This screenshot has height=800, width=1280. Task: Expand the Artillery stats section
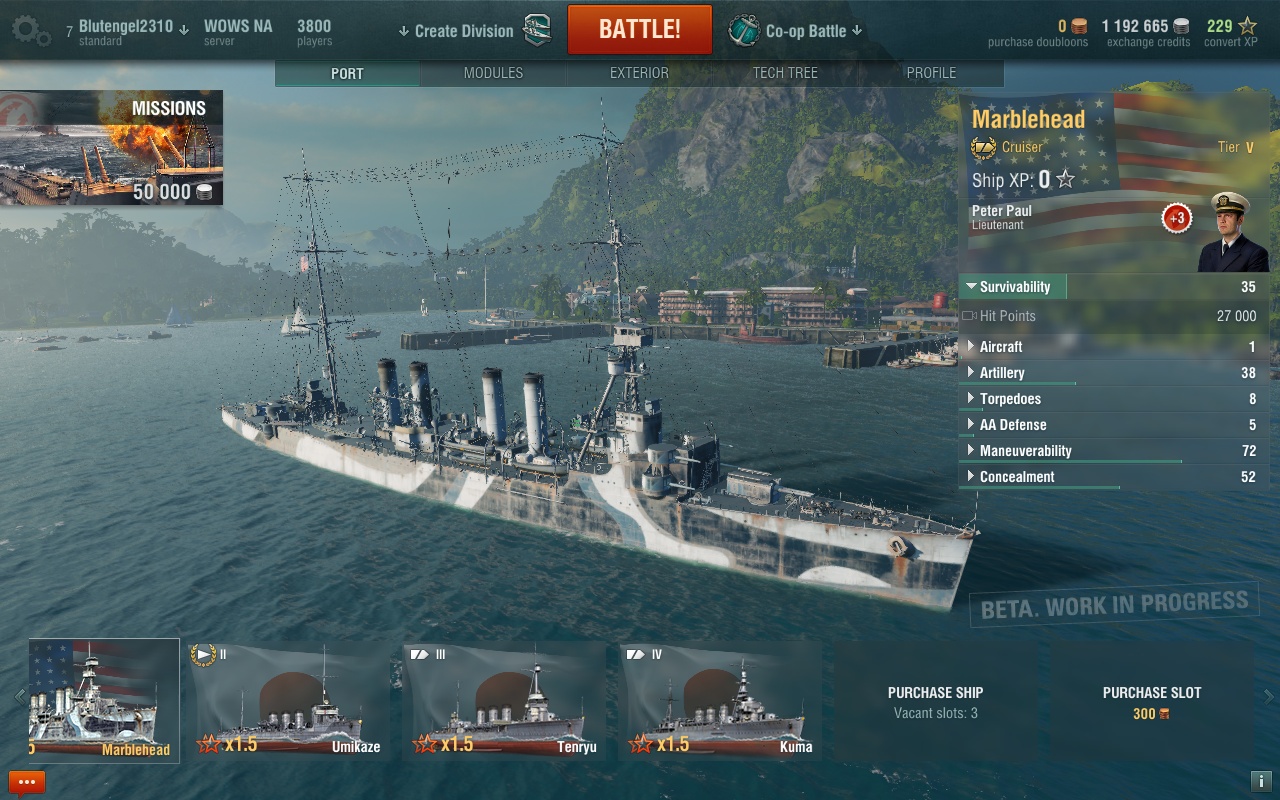pos(1002,373)
